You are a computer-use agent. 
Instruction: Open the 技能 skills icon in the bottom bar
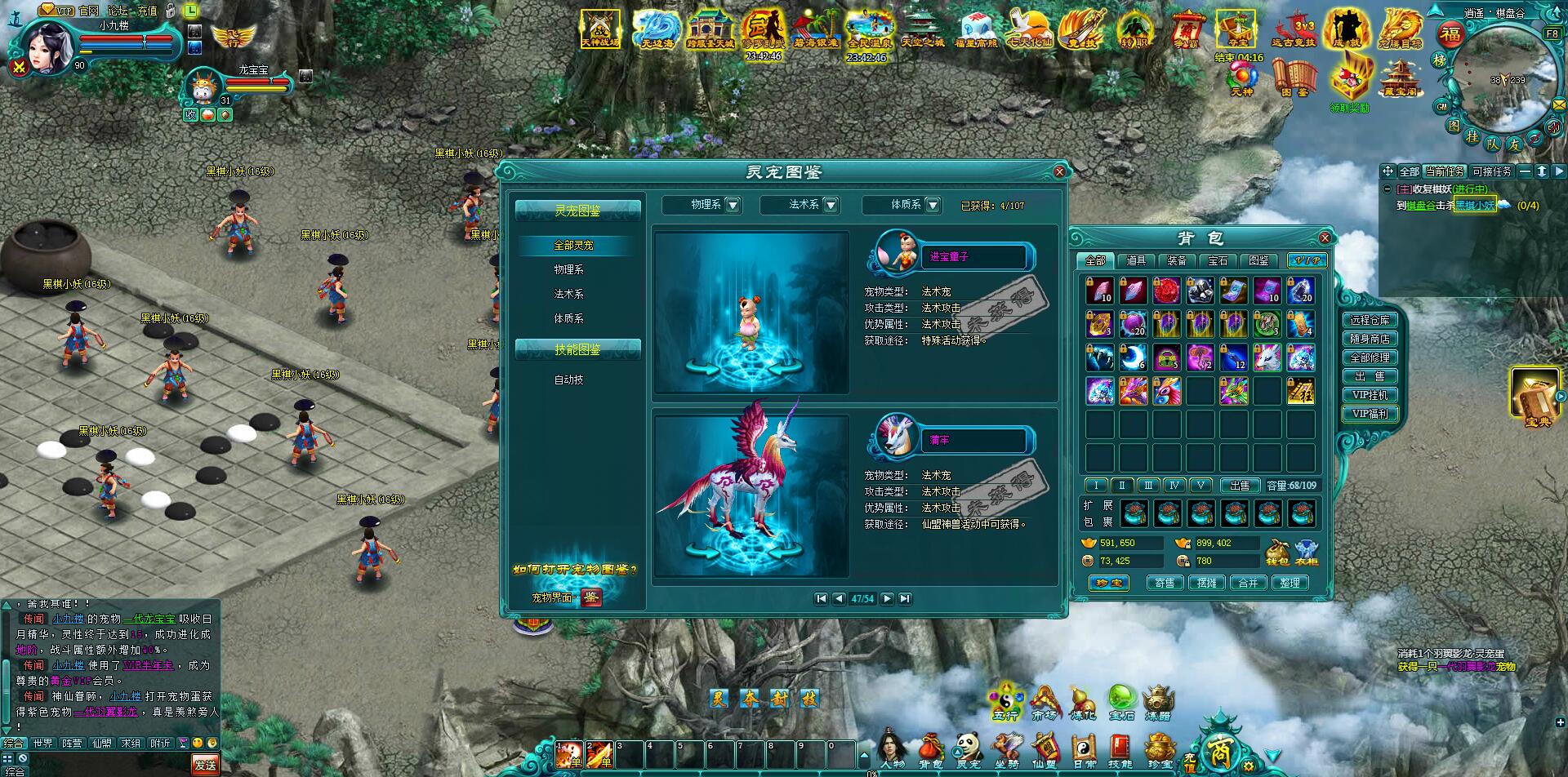click(1120, 751)
